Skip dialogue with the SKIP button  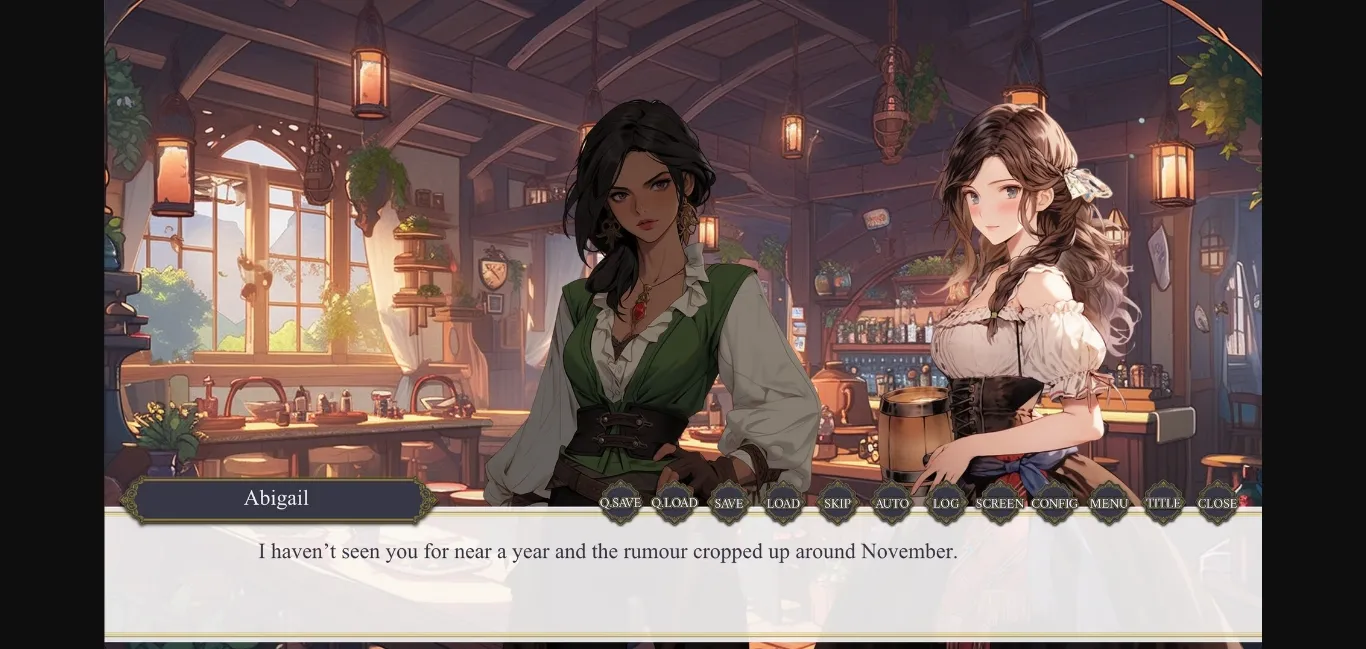click(x=837, y=503)
